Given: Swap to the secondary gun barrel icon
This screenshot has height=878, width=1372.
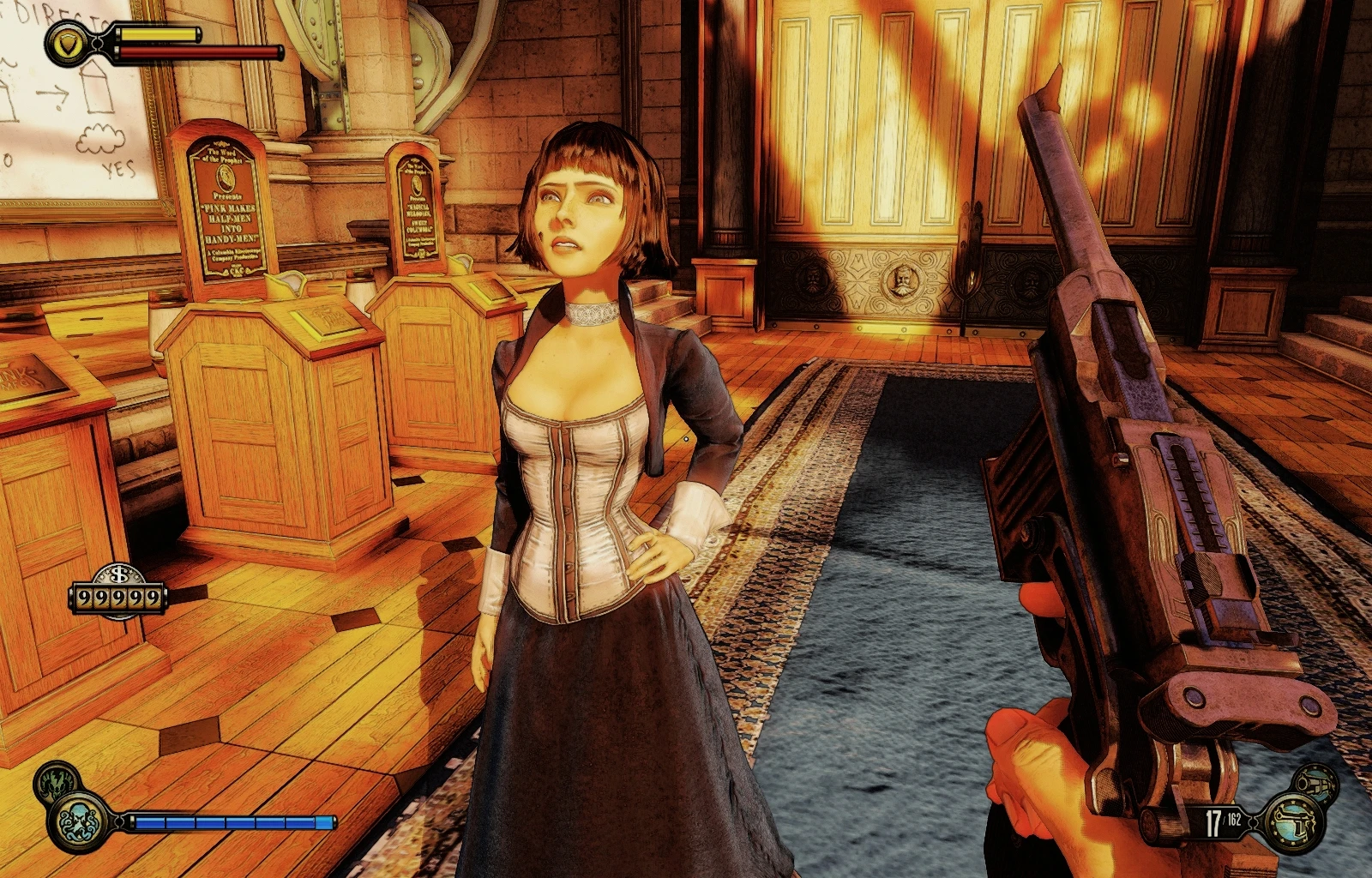Looking at the screenshot, I should 1315,781.
